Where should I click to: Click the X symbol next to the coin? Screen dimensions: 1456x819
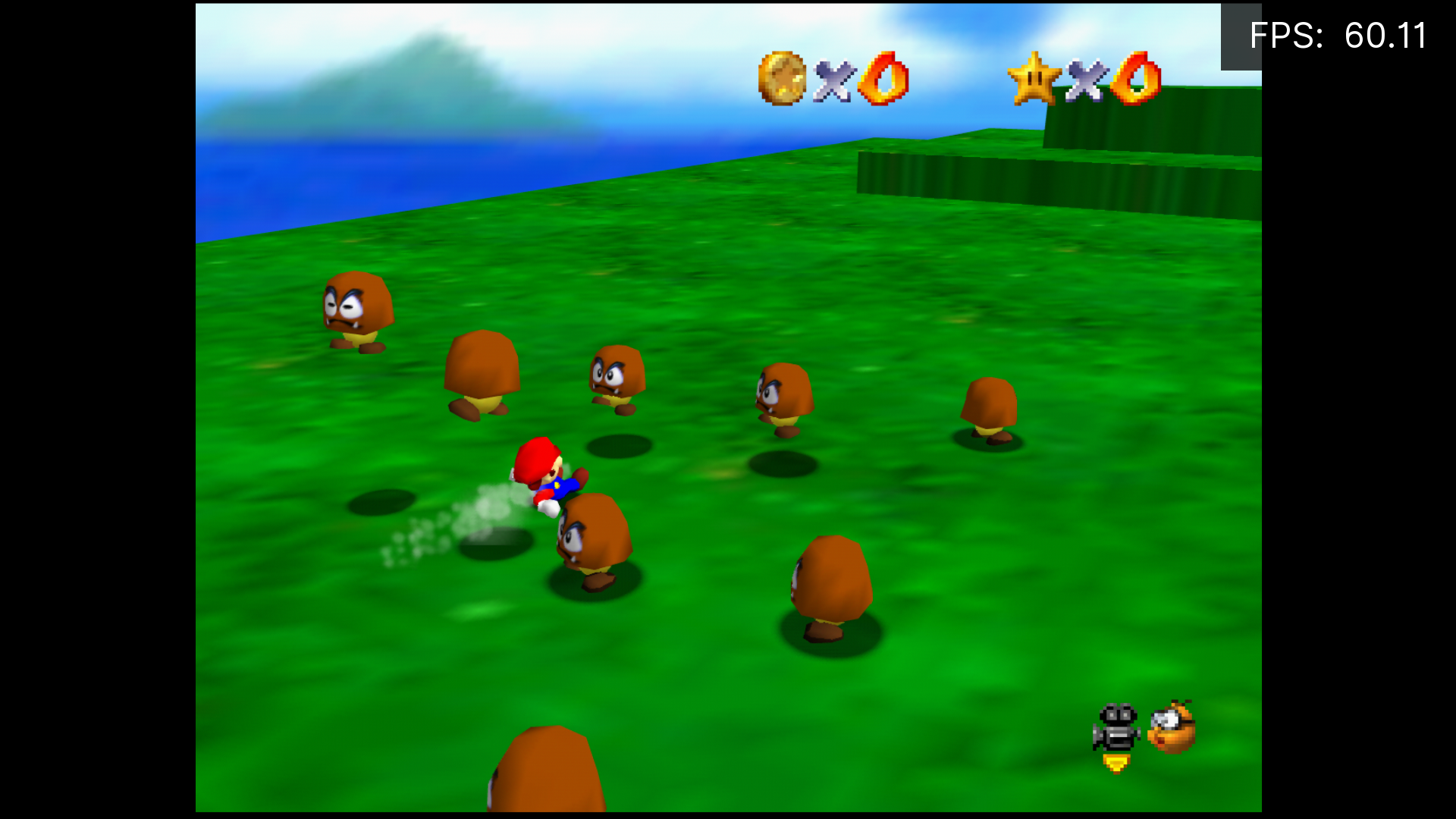pos(833,81)
